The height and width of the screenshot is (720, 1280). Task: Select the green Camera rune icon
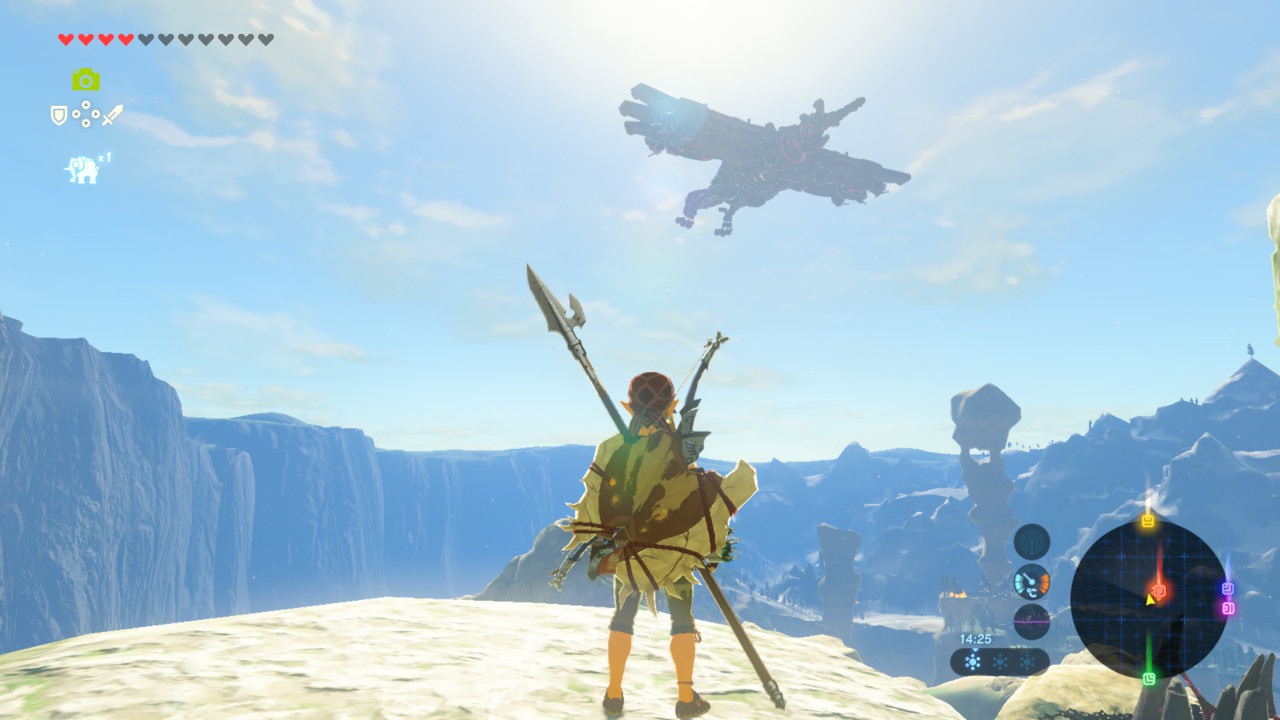(x=86, y=79)
